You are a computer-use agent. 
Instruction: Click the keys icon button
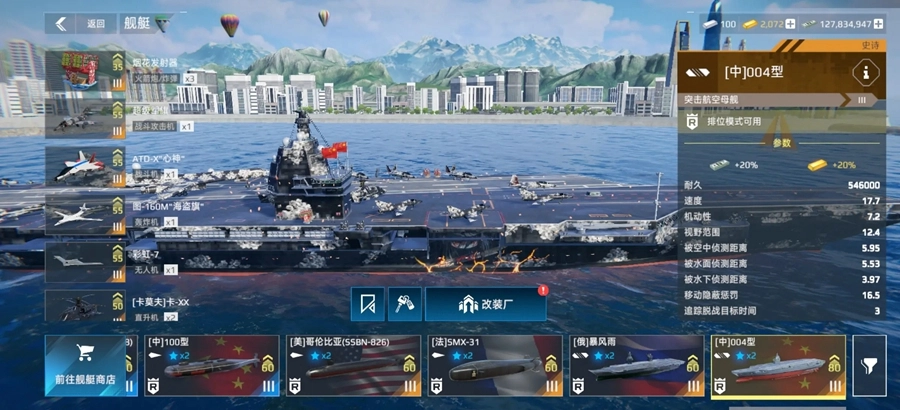point(405,304)
